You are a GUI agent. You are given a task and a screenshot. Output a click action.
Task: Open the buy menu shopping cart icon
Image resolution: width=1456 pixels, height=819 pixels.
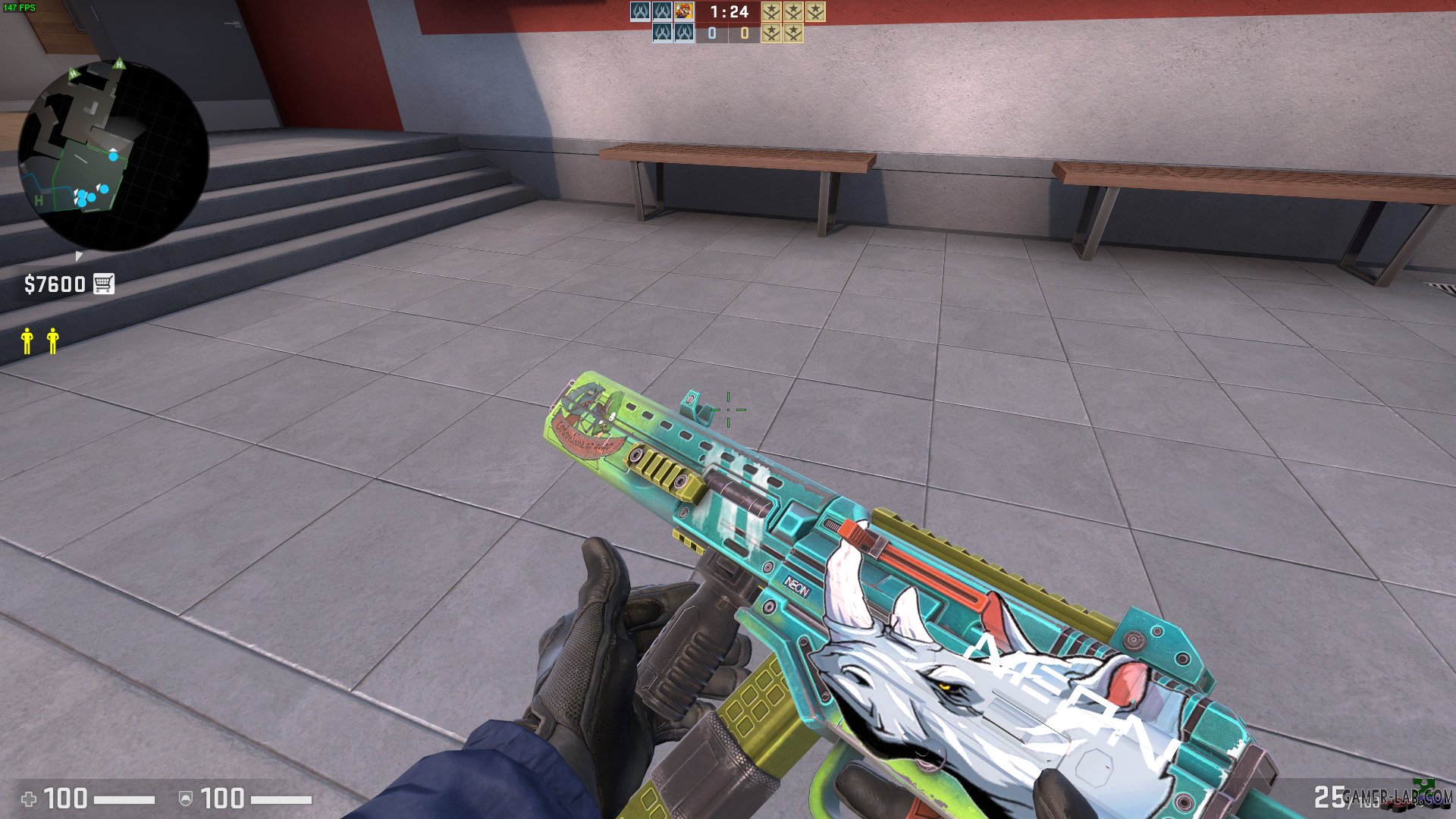tap(105, 284)
